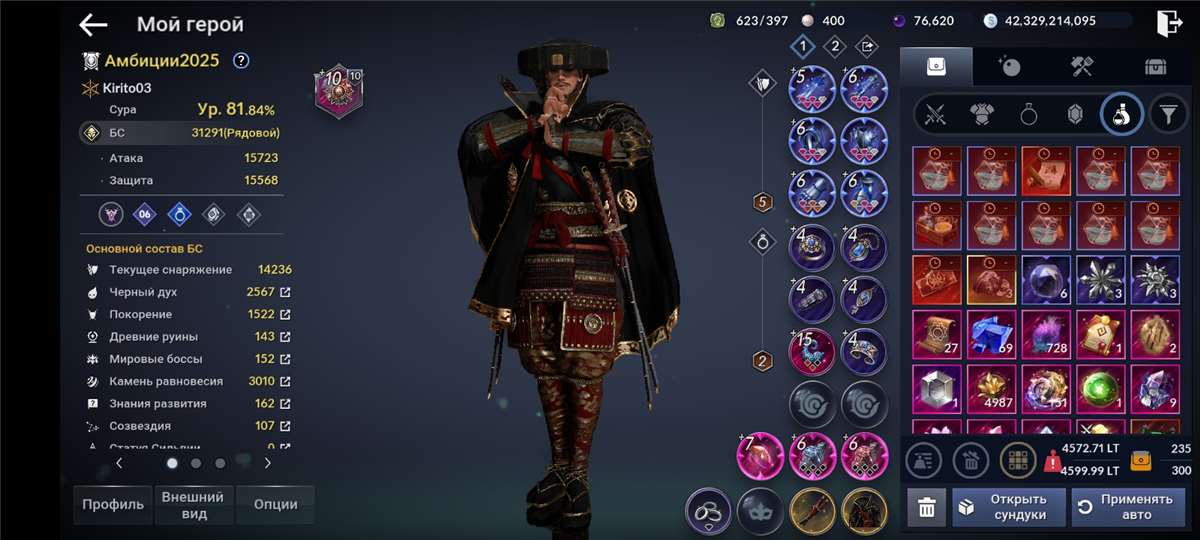Viewport: 1200px width, 540px height.
Task: Go to next stats page arrow
Action: coord(267,463)
